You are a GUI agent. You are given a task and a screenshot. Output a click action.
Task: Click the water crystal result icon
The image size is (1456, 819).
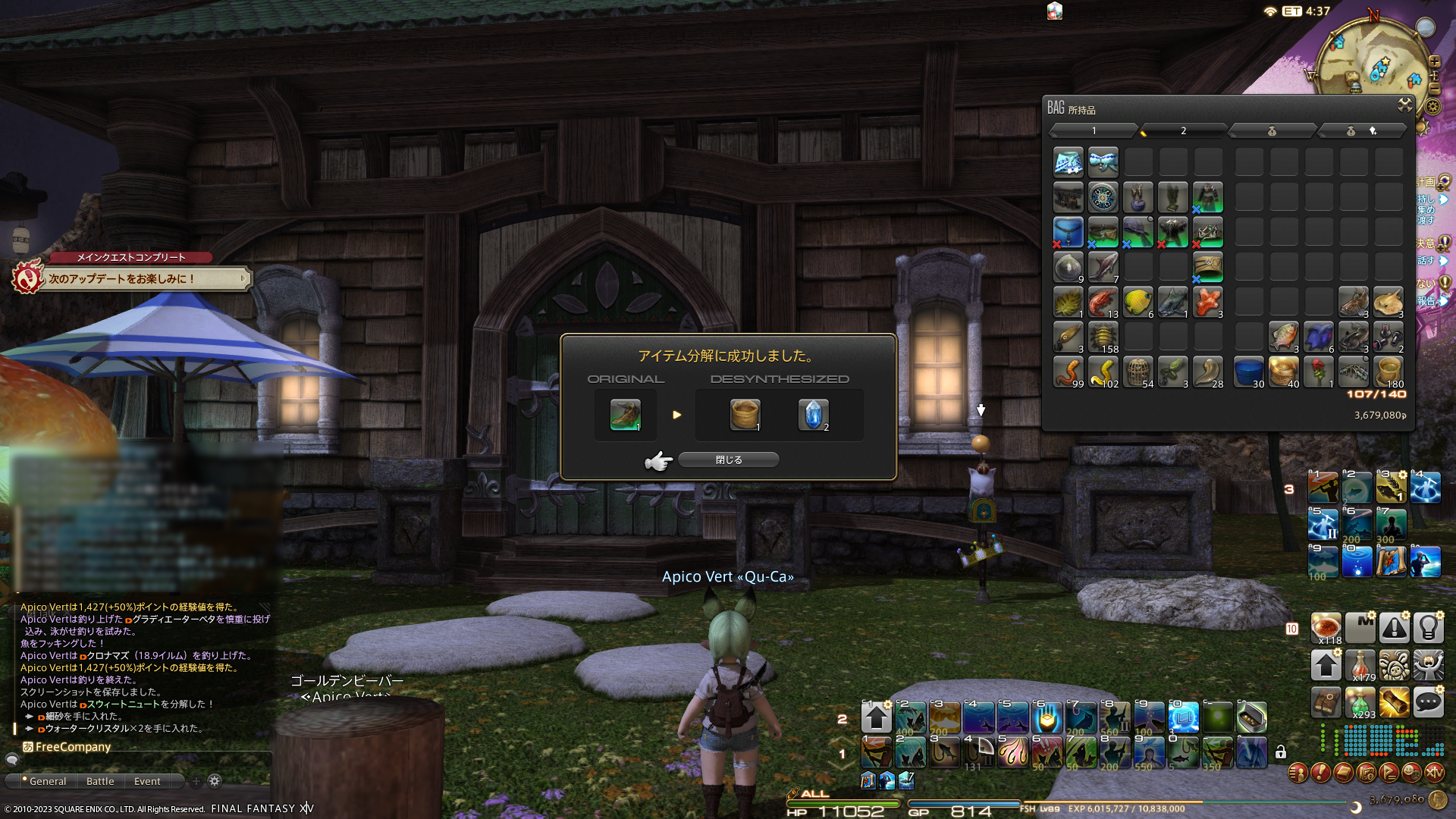pyautogui.click(x=813, y=415)
